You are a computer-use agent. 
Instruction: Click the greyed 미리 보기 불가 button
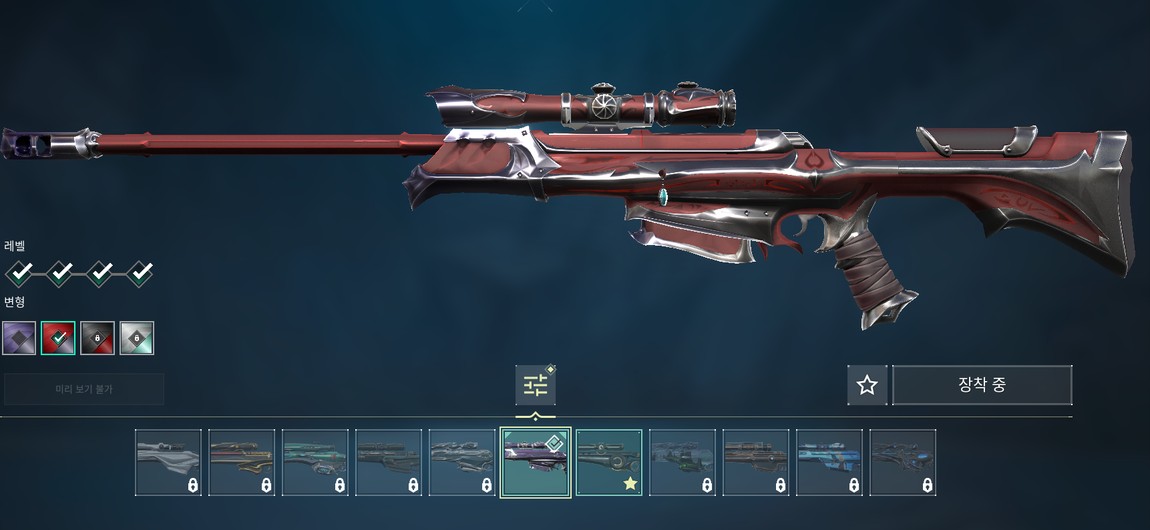point(84,388)
